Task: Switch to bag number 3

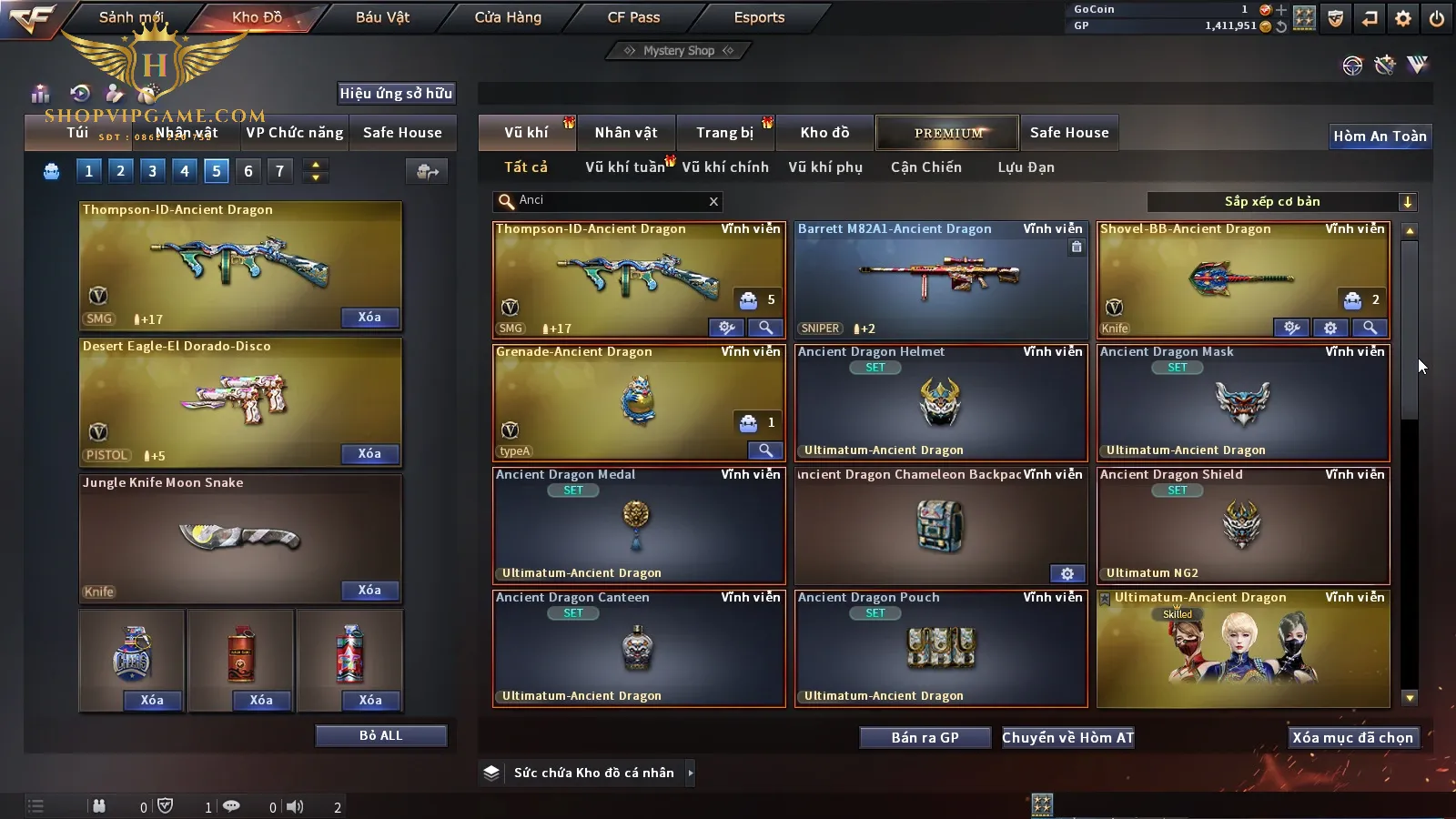Action: pos(152,171)
